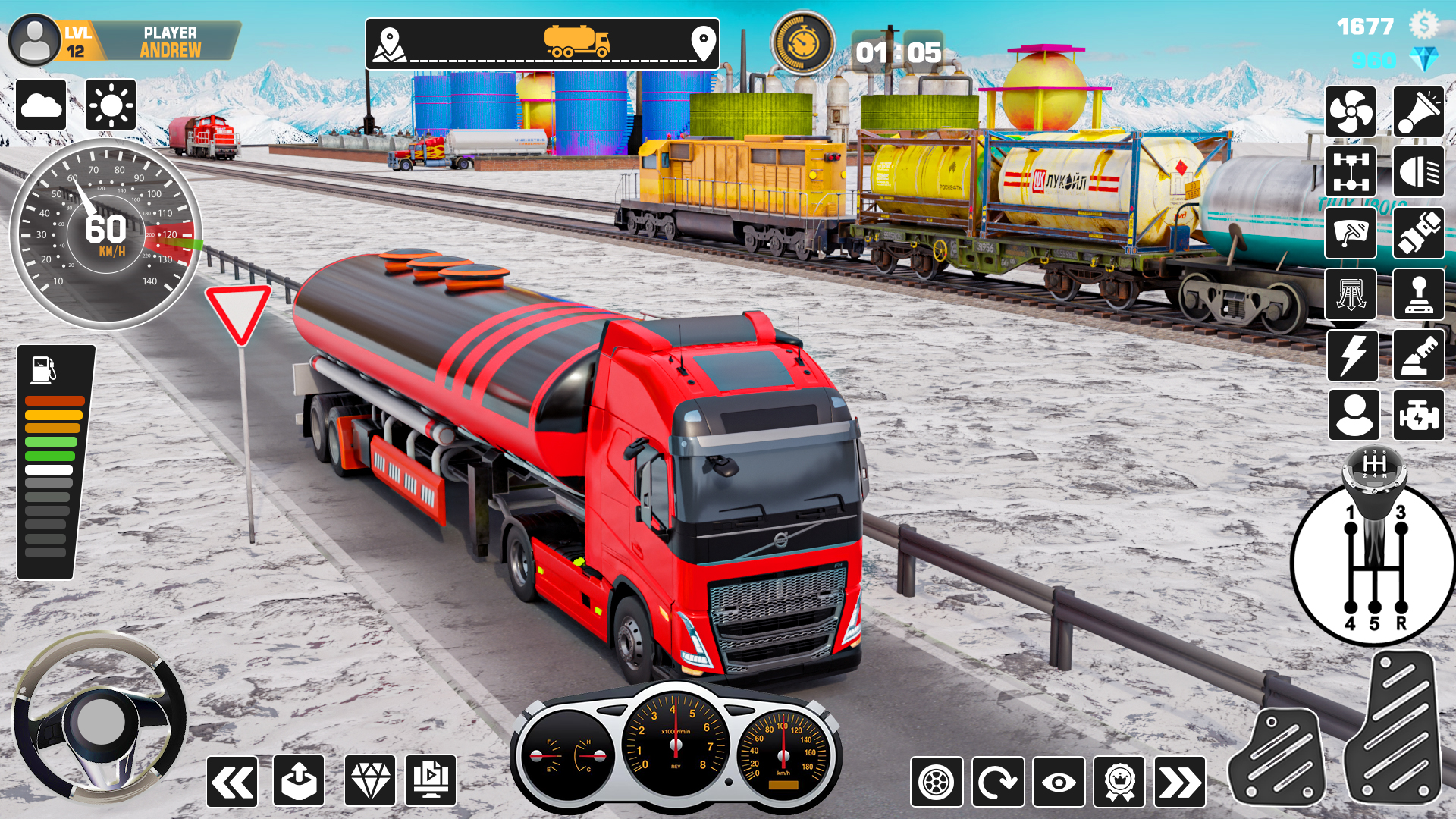1456x819 pixels.
Task: Open the drivetrain axle option
Action: 1351,172
